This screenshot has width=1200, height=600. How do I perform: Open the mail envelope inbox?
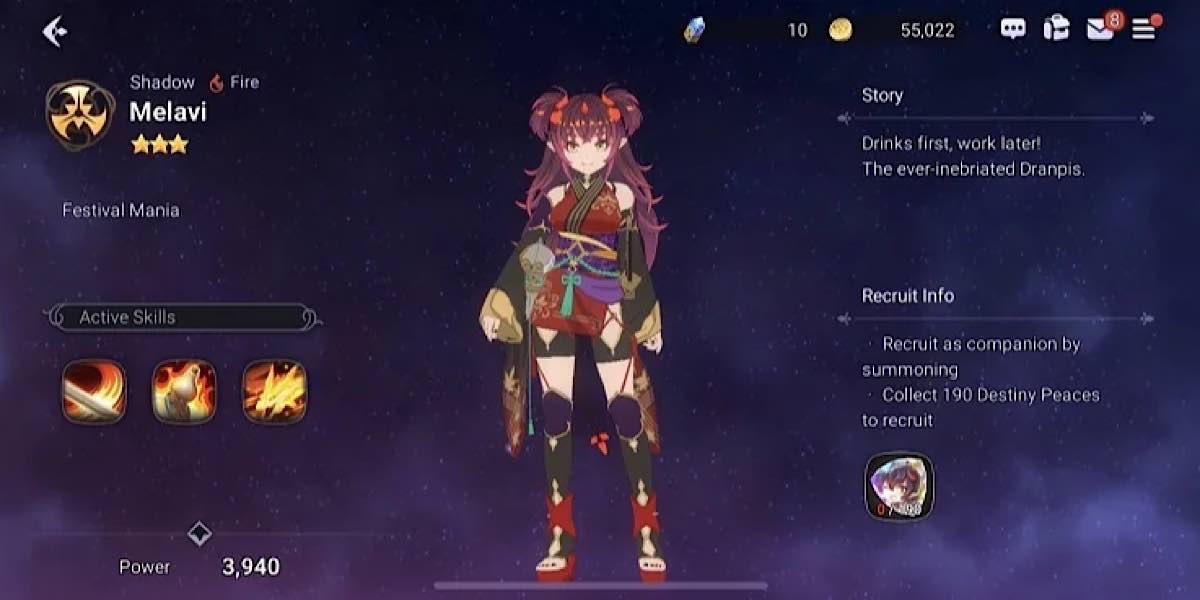[x=1100, y=29]
